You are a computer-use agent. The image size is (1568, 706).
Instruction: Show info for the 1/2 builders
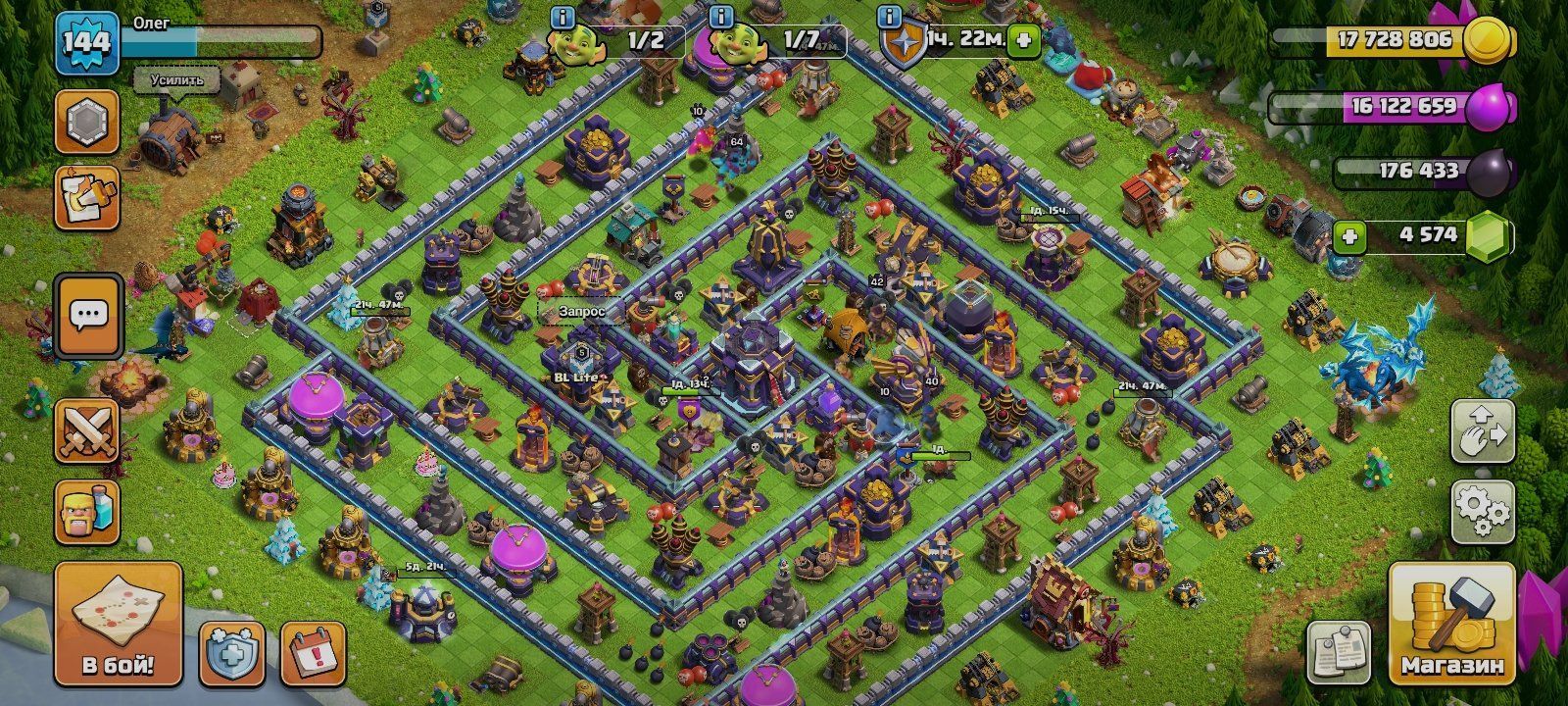click(x=563, y=17)
